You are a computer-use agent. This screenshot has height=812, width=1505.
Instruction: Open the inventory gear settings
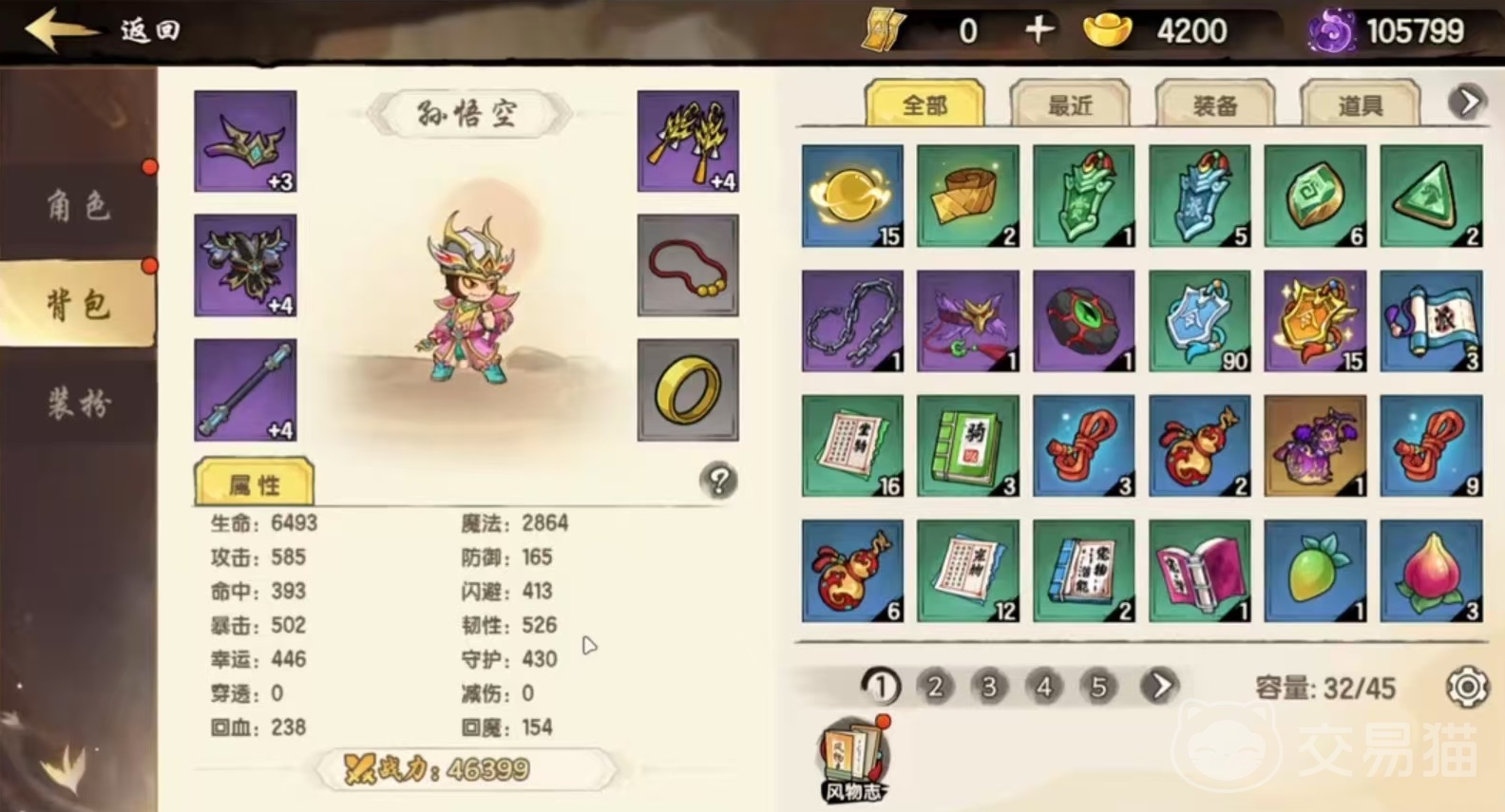[x=1467, y=687]
